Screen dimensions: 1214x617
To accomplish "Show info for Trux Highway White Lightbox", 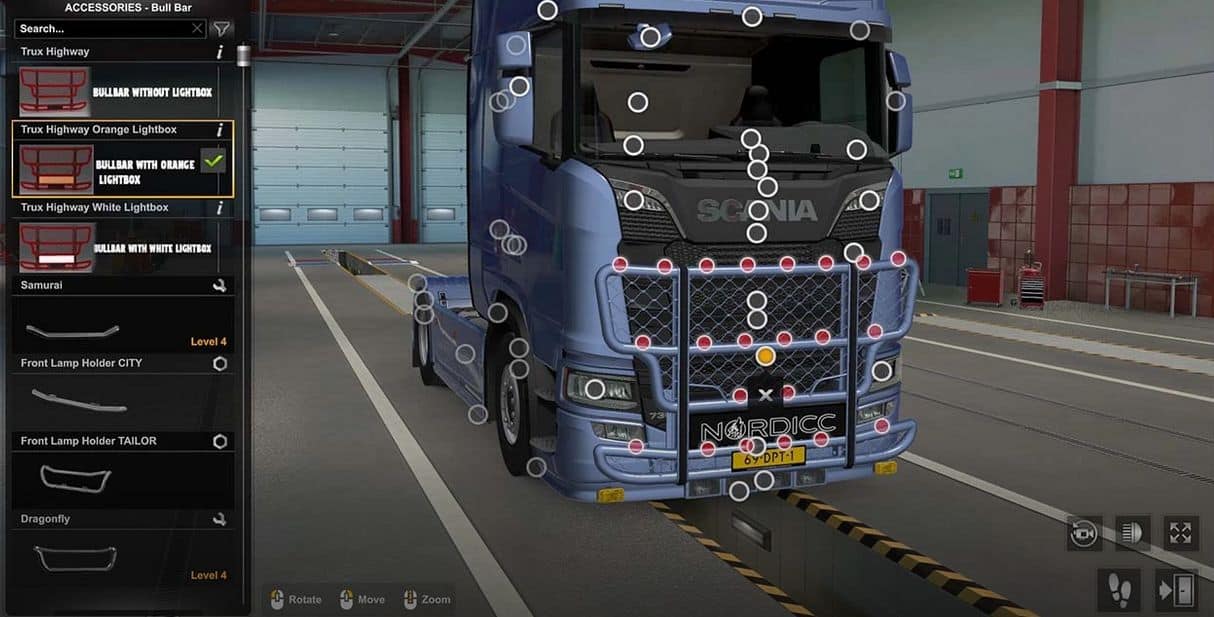I will tap(220, 208).
